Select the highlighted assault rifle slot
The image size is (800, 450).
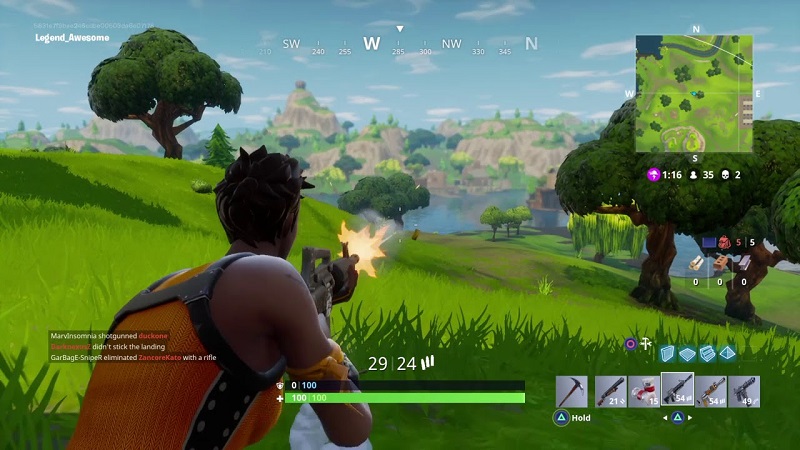coord(677,389)
